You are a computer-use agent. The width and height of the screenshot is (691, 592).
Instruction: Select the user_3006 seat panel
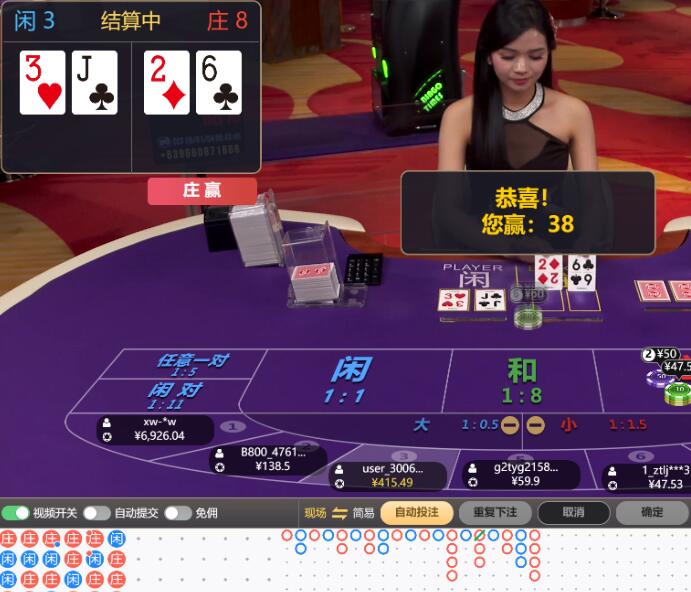pos(386,475)
